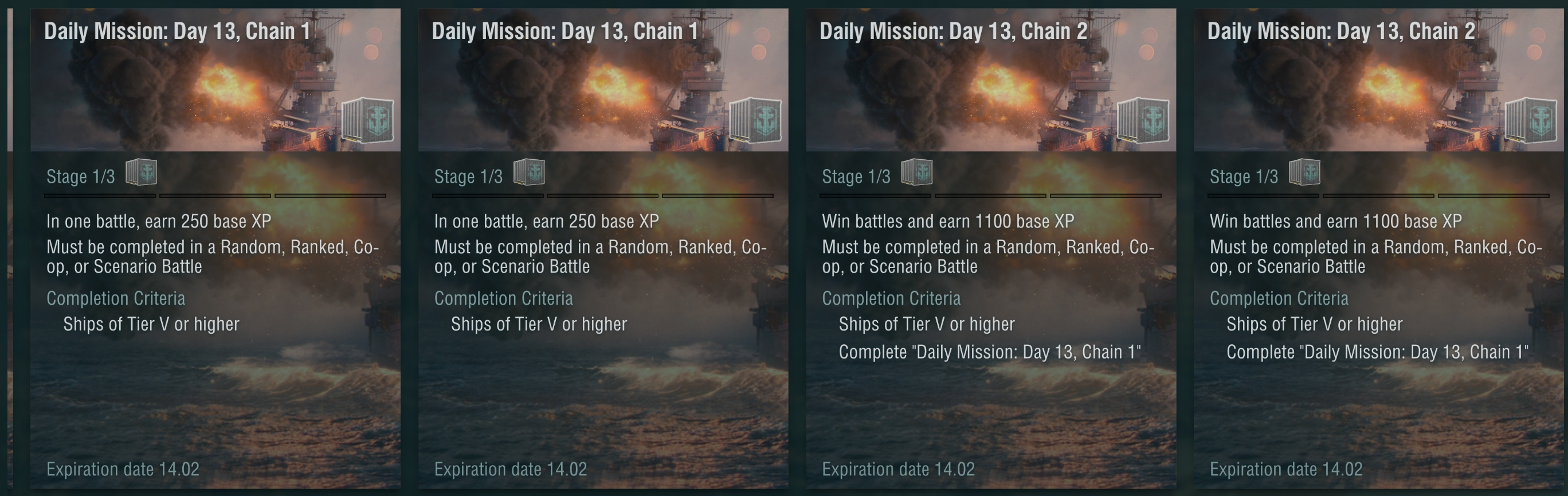Click Expiration date 14.02 on the first card
1568x496 pixels.
[x=124, y=469]
